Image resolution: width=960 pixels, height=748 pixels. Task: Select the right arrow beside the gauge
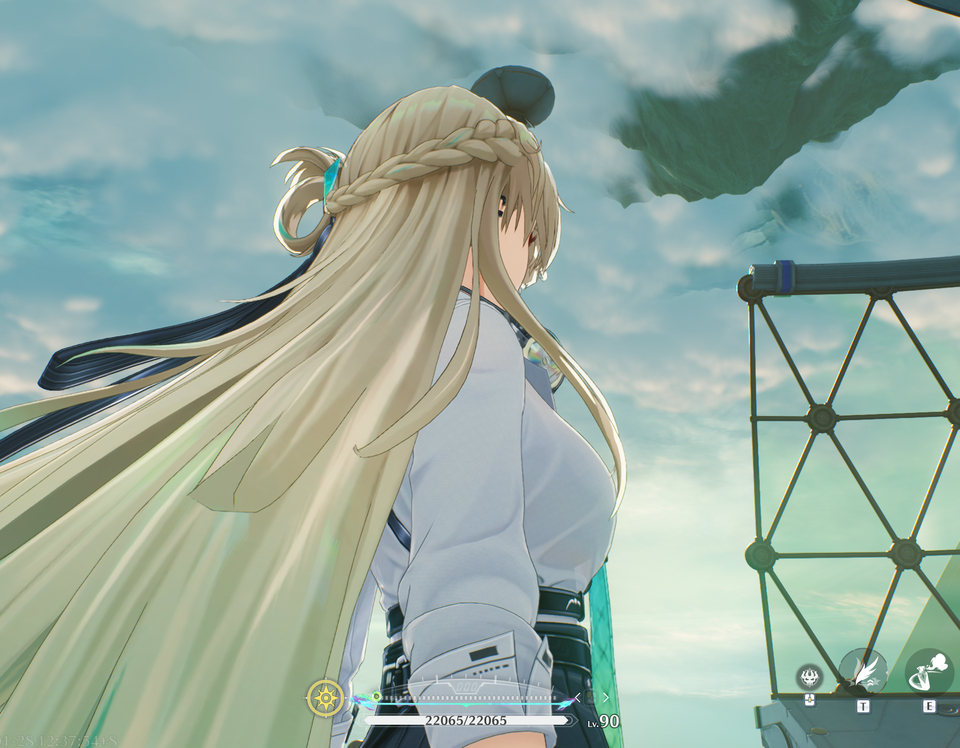605,696
